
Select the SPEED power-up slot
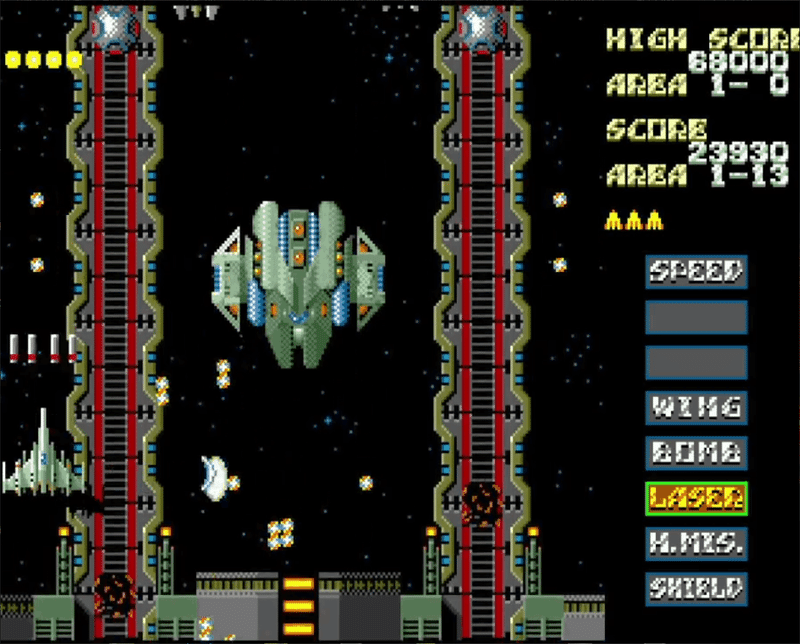click(696, 271)
